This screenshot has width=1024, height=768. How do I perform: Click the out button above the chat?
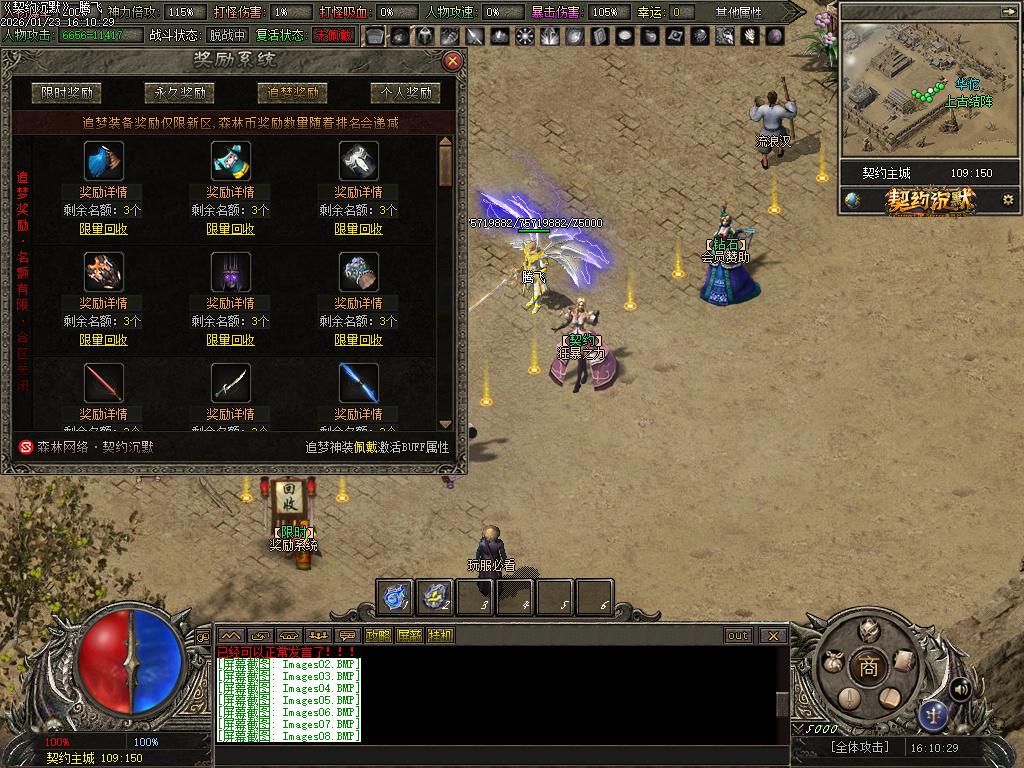click(738, 635)
